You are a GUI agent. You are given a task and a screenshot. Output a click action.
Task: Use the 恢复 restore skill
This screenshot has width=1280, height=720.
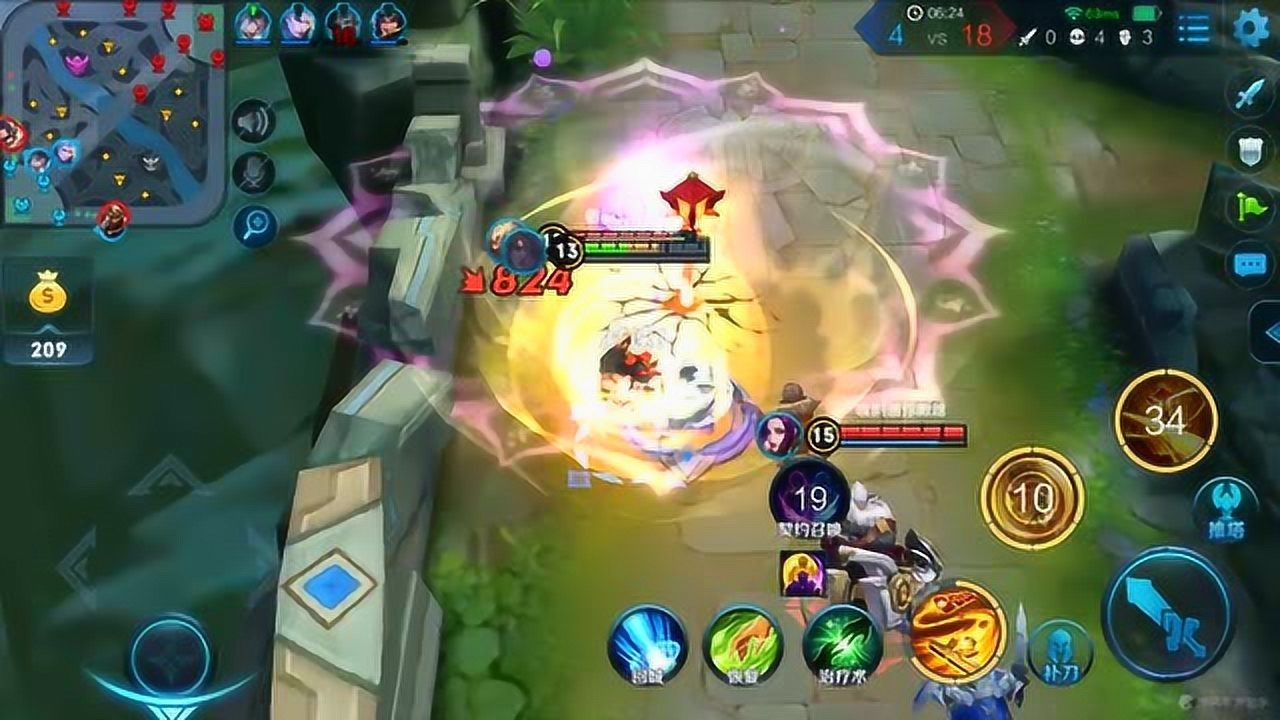pos(742,644)
